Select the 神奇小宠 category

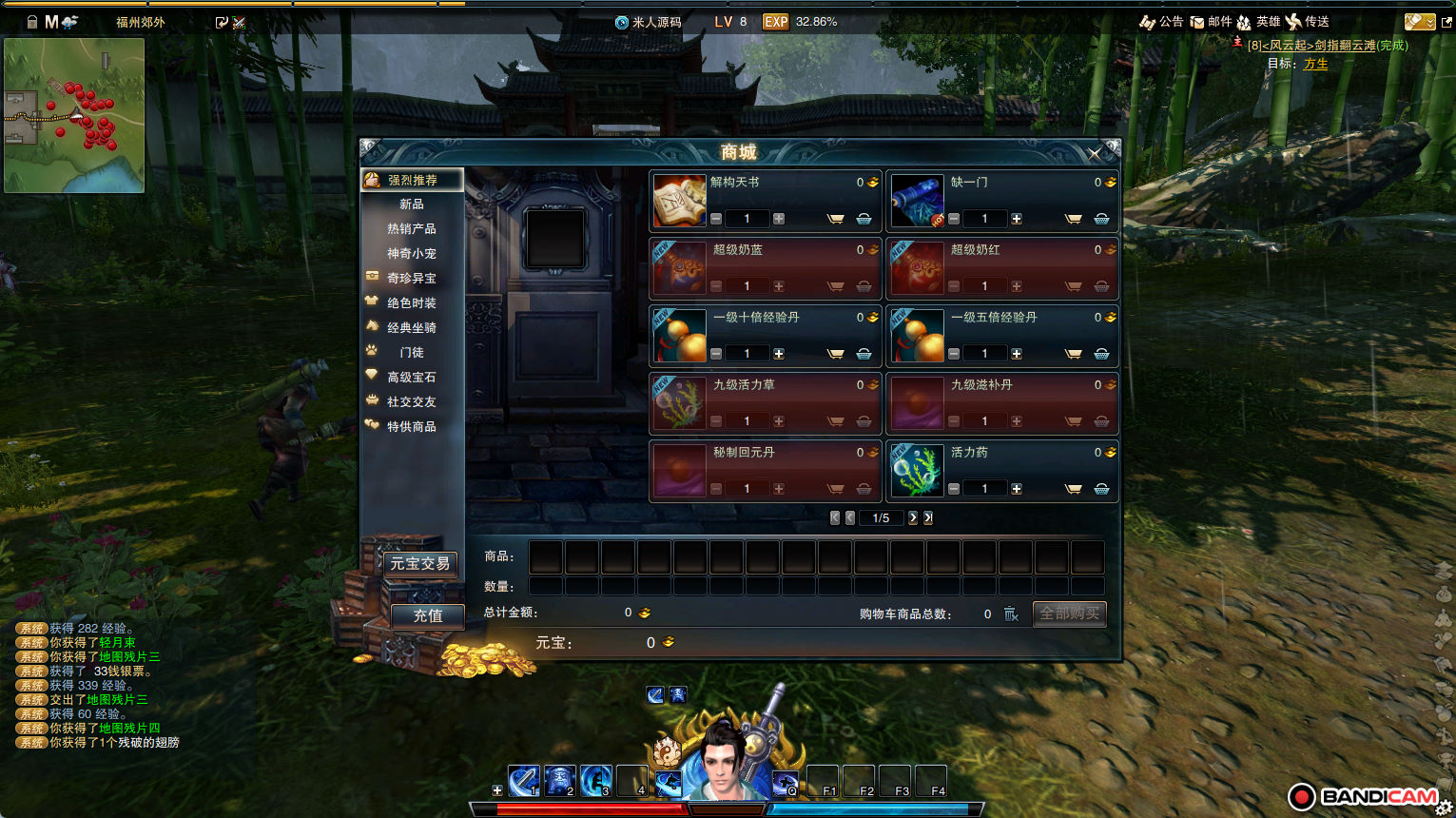coord(412,254)
